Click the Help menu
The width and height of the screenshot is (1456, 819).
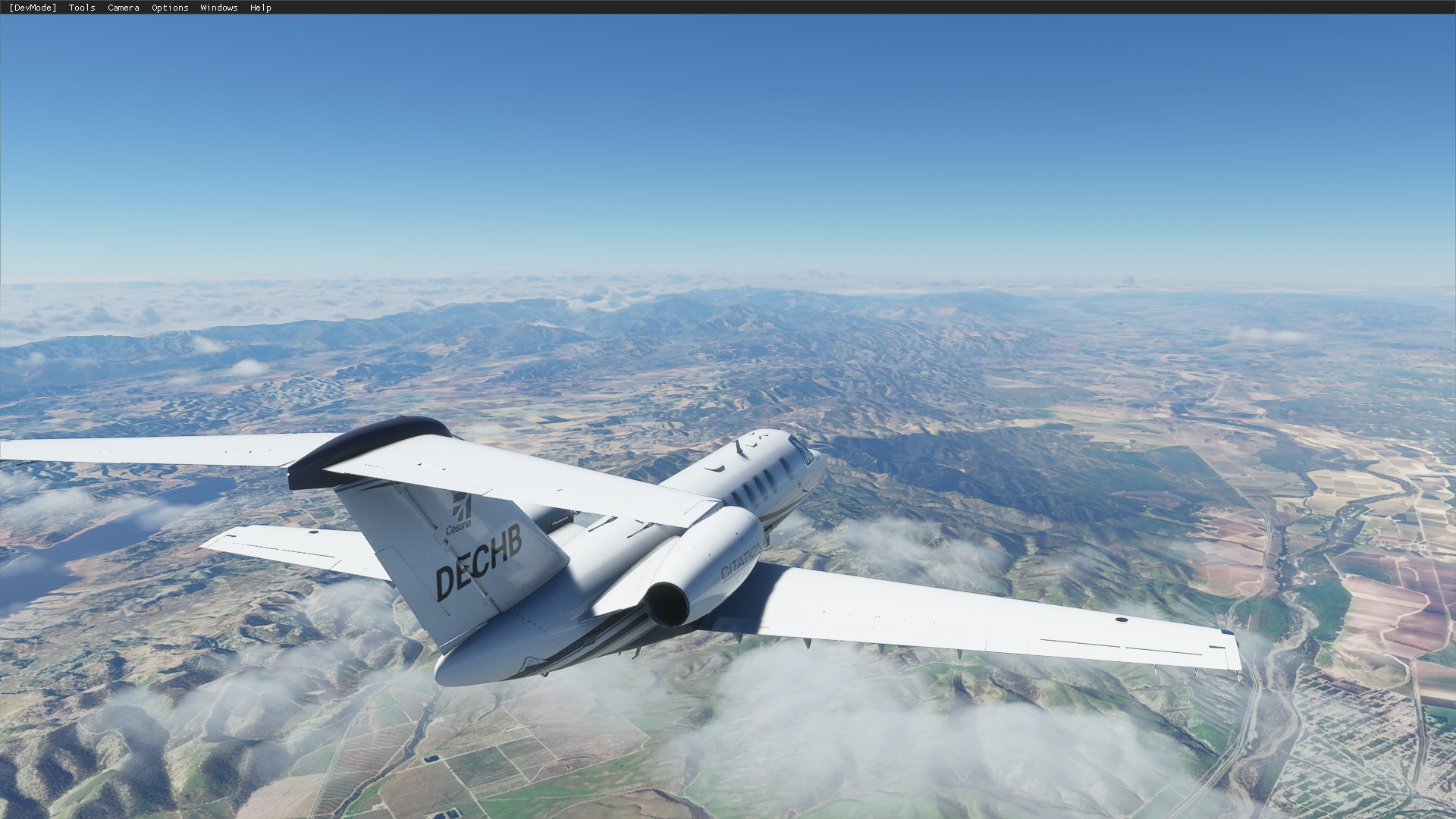point(260,8)
